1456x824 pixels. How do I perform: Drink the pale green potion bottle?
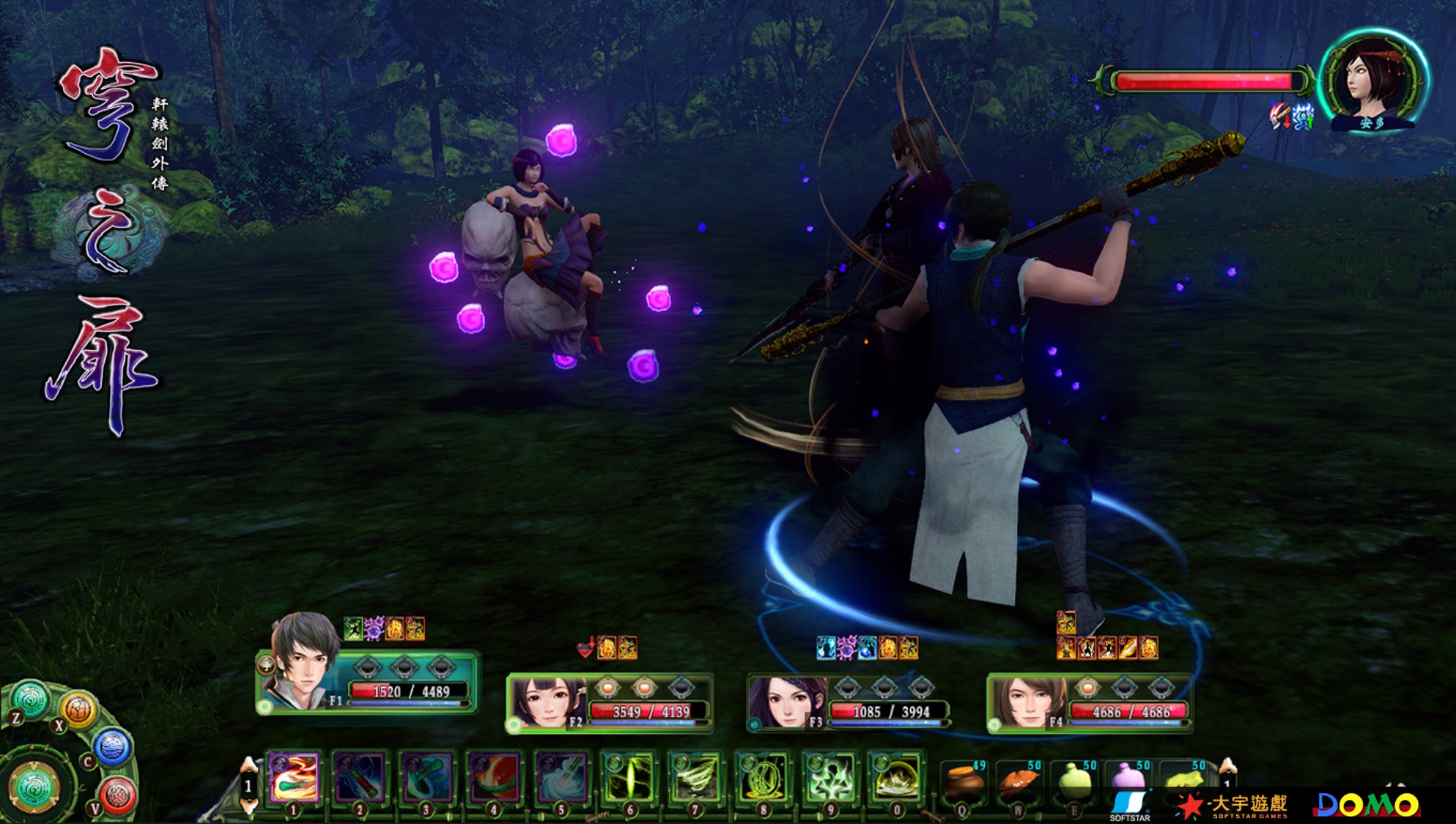click(x=1074, y=782)
